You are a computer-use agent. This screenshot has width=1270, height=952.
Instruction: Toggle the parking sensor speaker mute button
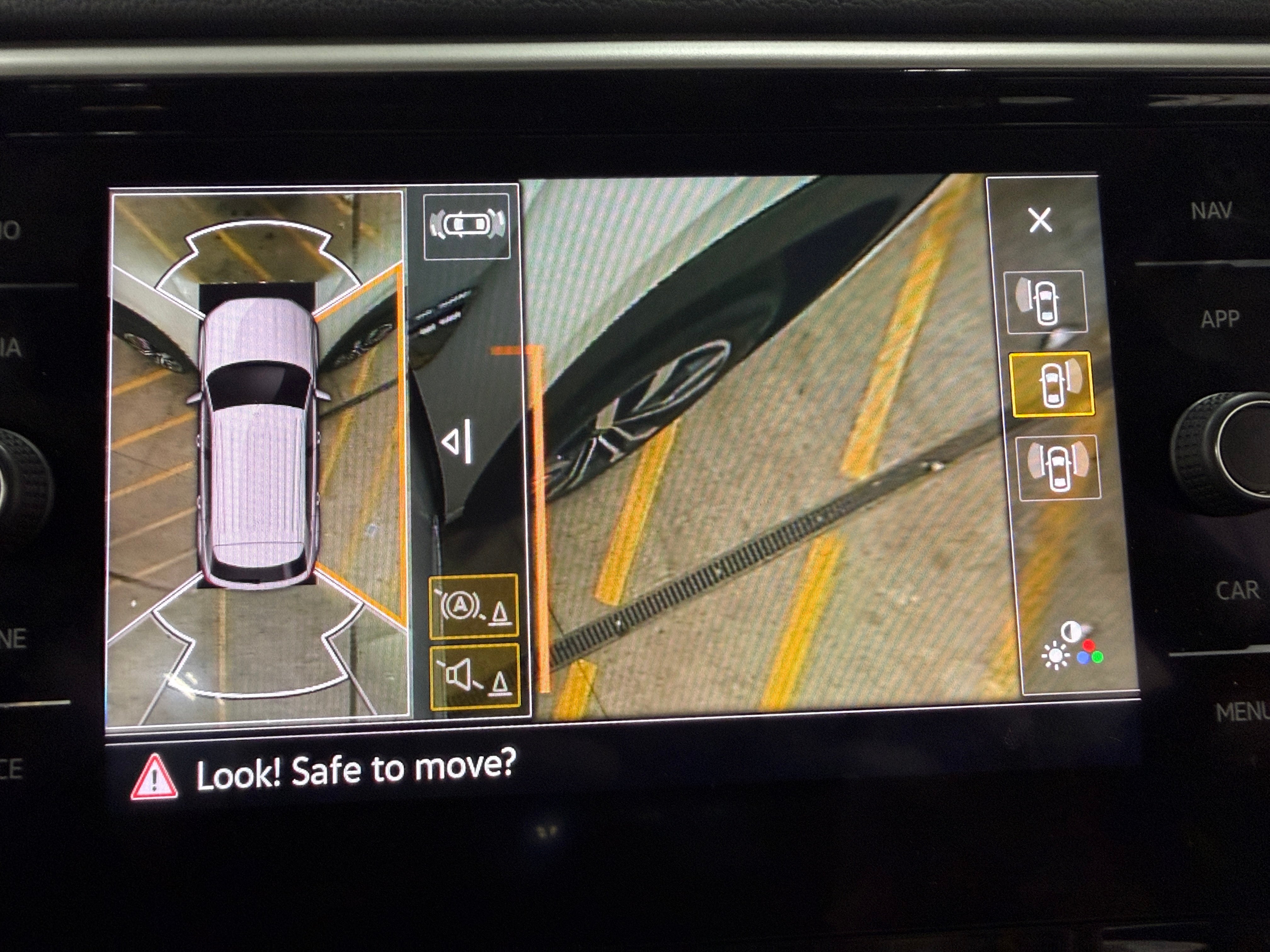474,677
